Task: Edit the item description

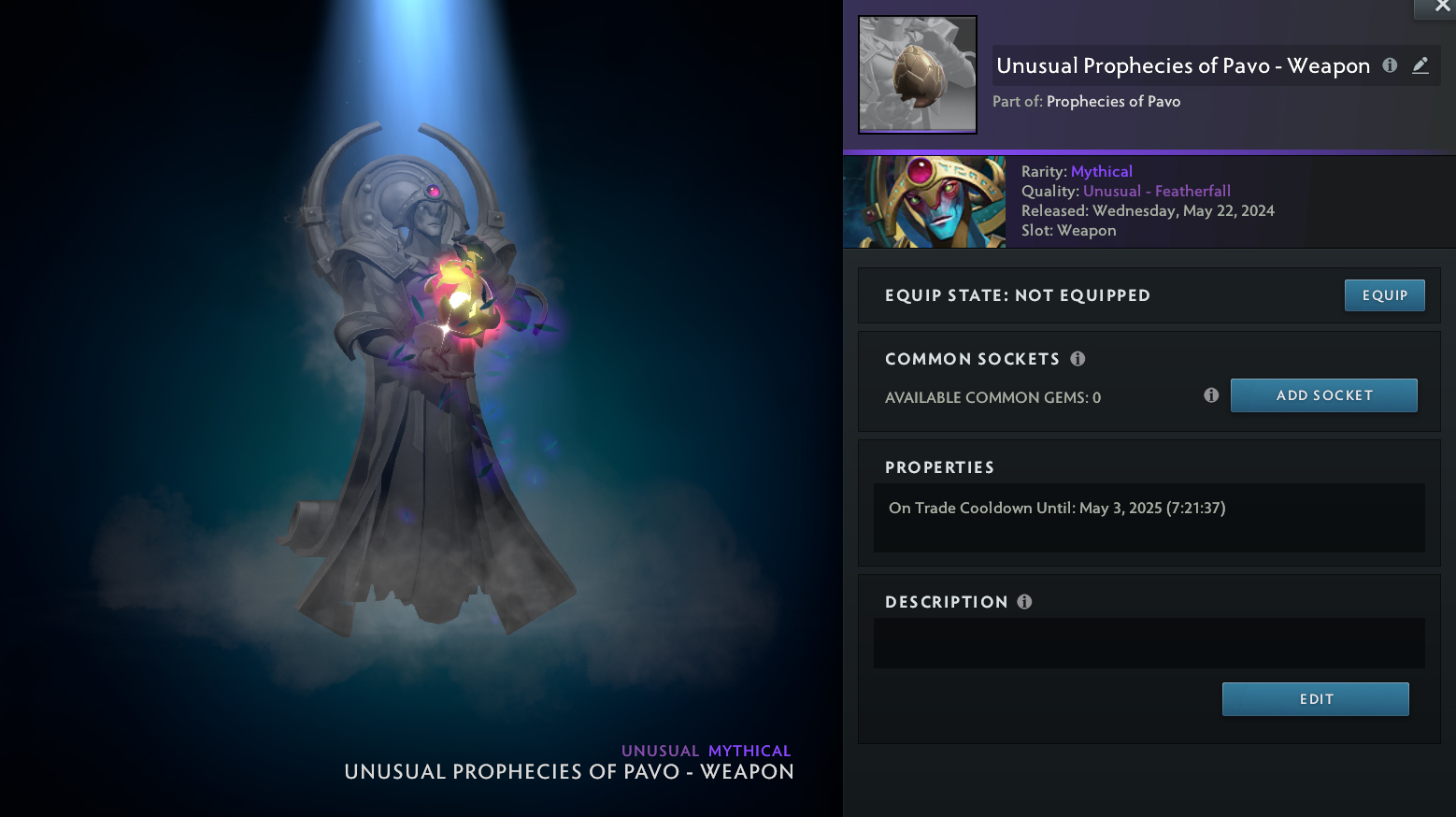Action: pos(1315,699)
